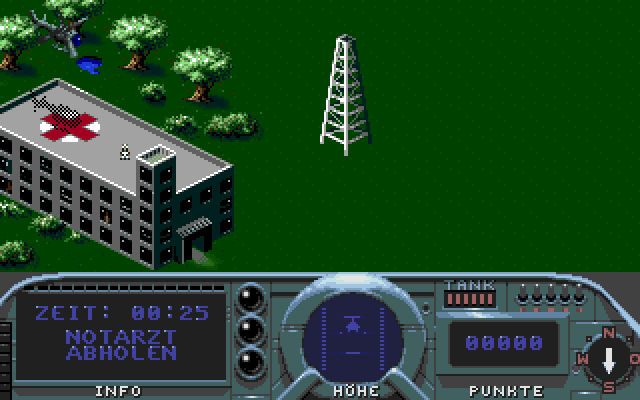Click the compass with the south arrow

coord(608,357)
